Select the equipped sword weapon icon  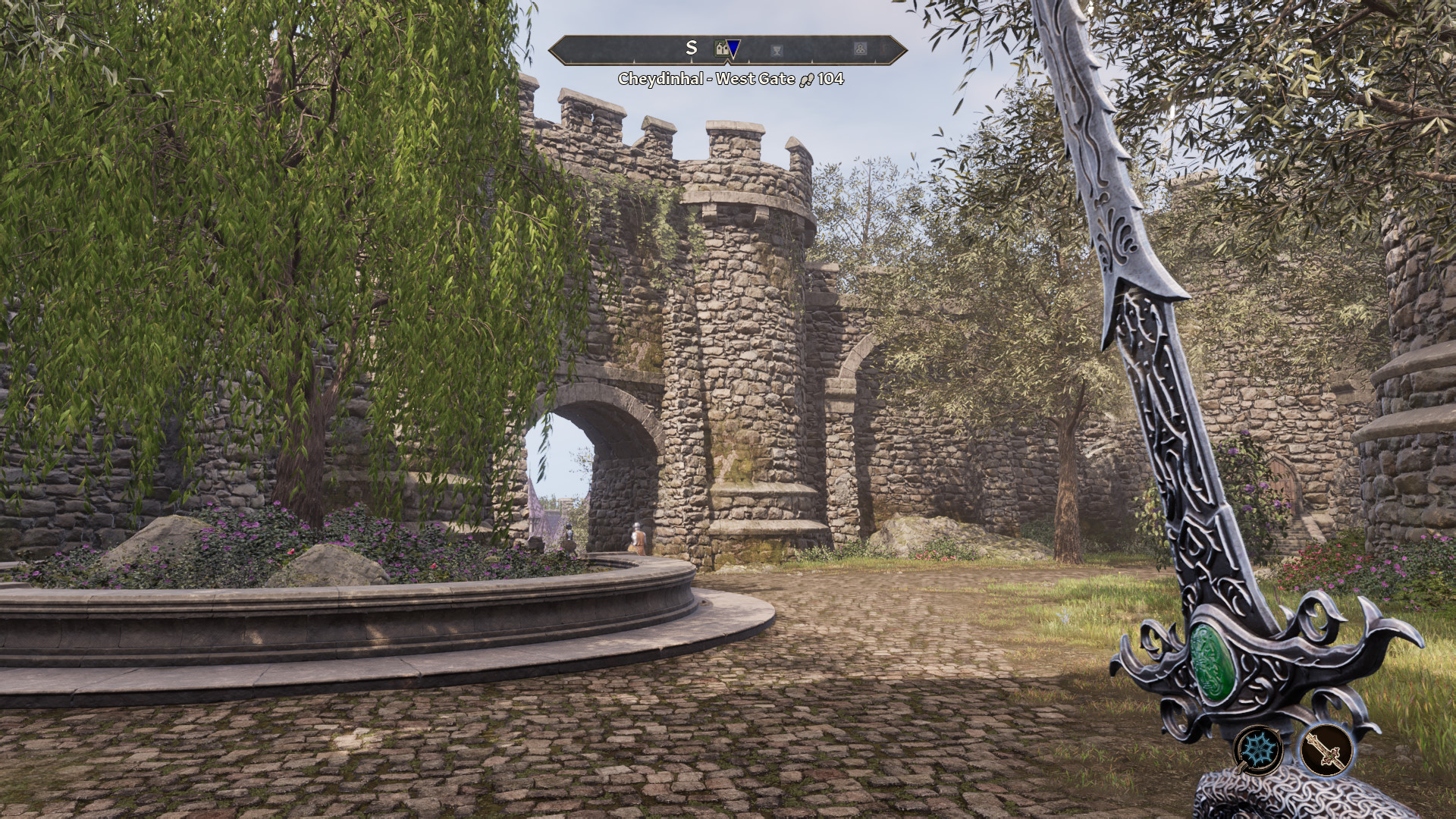(1327, 749)
